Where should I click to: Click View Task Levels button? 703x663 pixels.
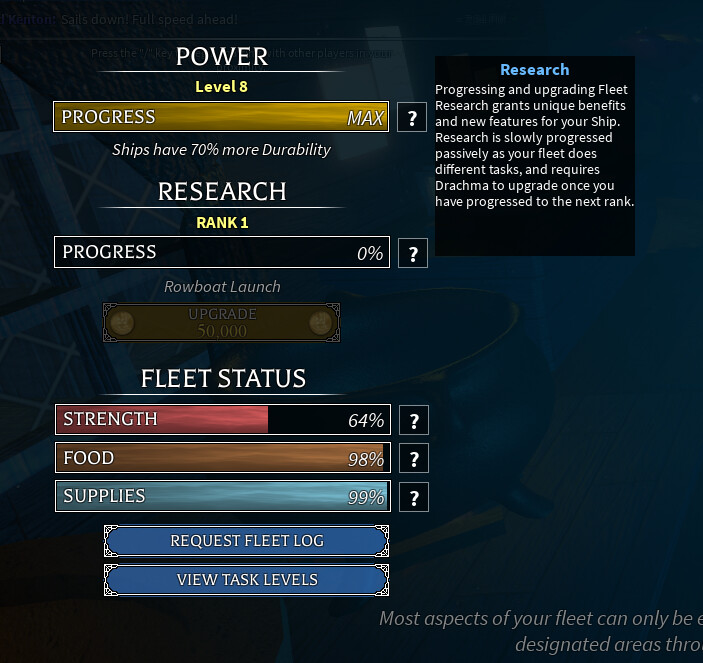pyautogui.click(x=246, y=580)
